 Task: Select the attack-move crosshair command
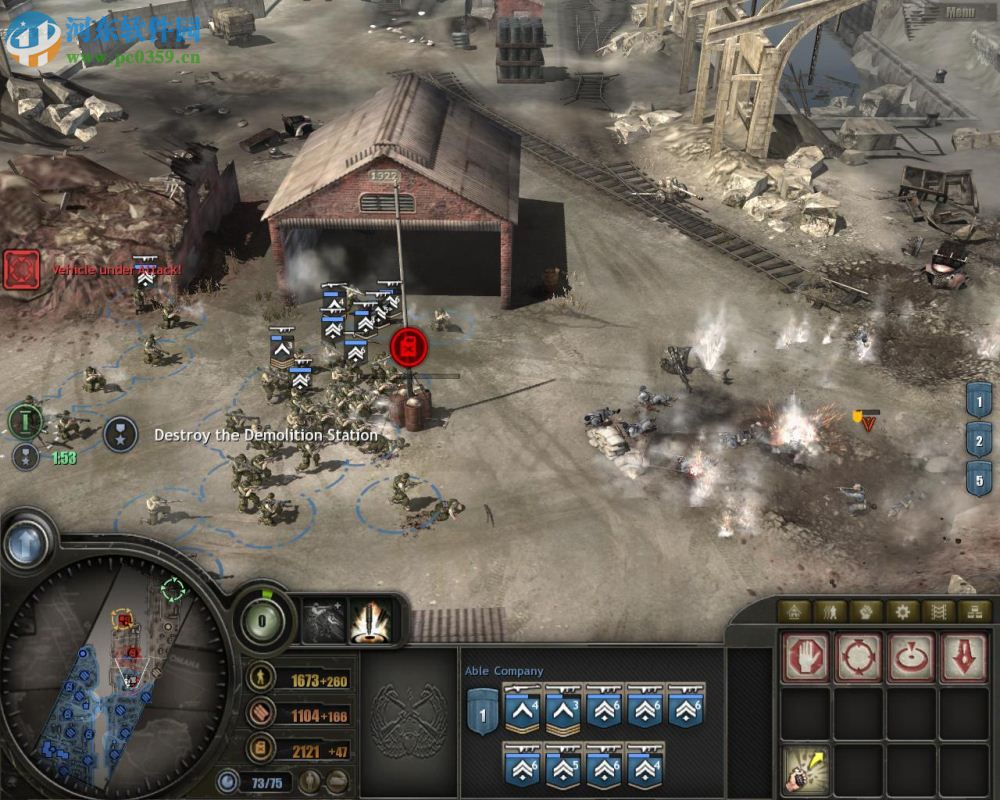pos(858,659)
